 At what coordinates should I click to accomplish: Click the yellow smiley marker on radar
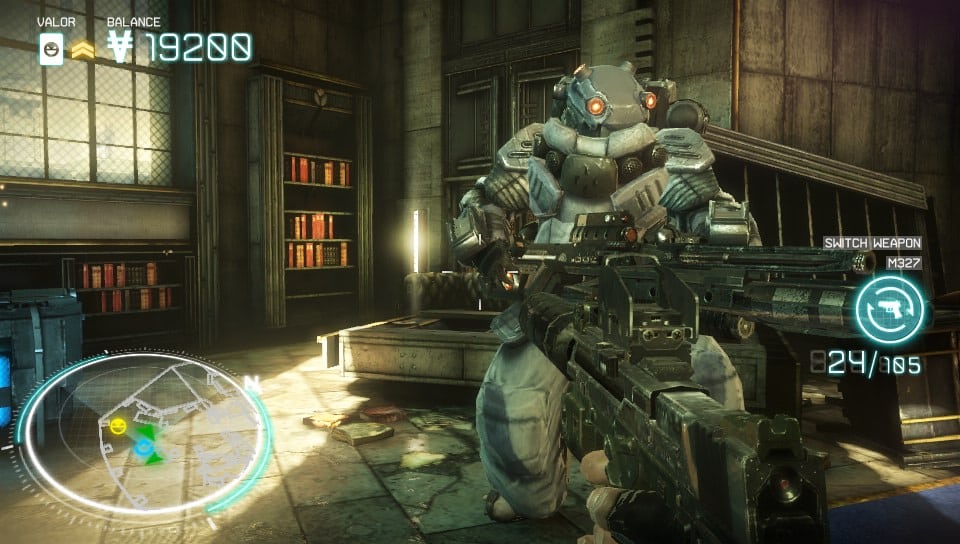pyautogui.click(x=119, y=427)
